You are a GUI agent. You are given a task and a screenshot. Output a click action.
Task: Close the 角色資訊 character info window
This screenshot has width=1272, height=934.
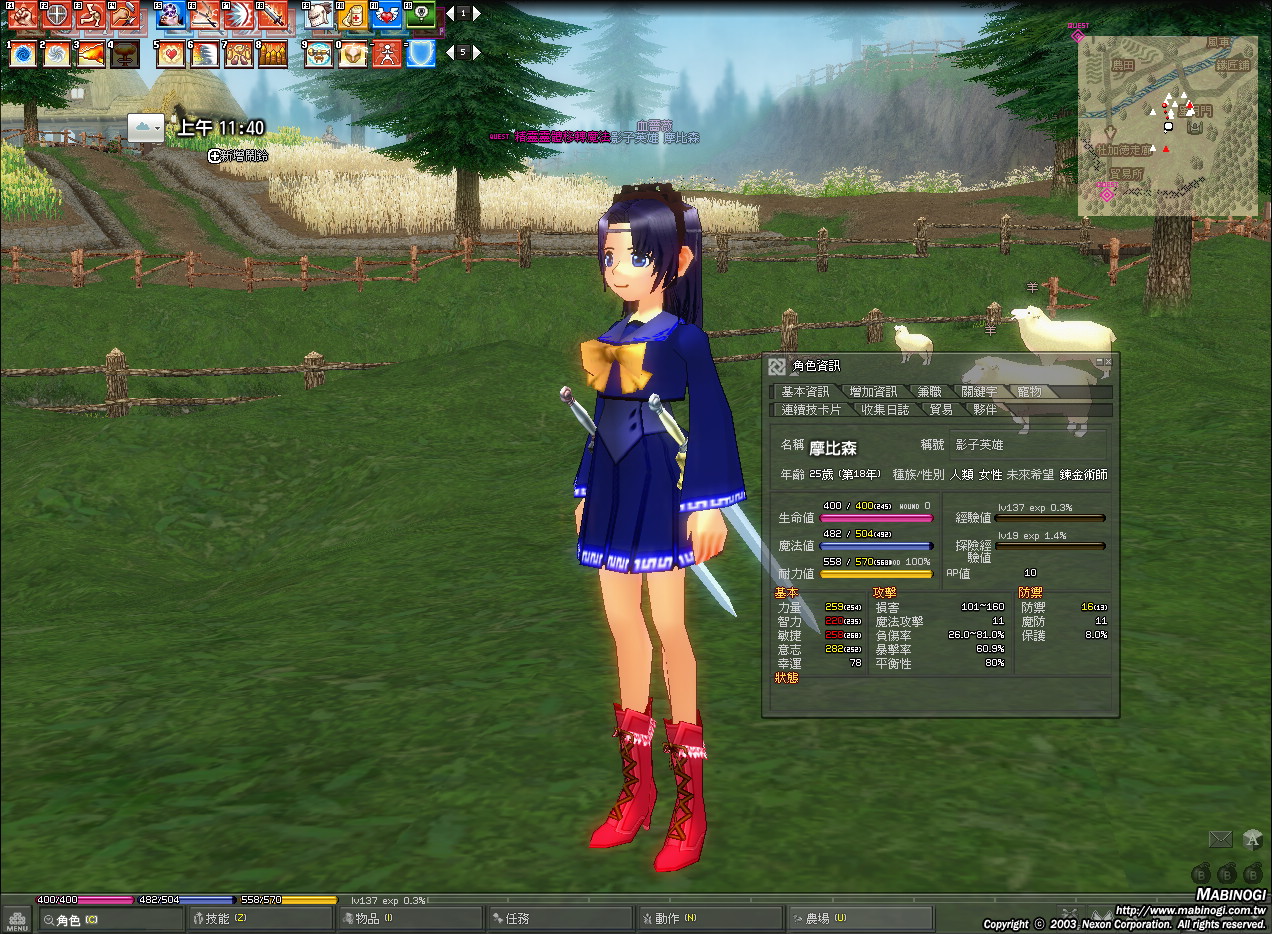click(1108, 362)
